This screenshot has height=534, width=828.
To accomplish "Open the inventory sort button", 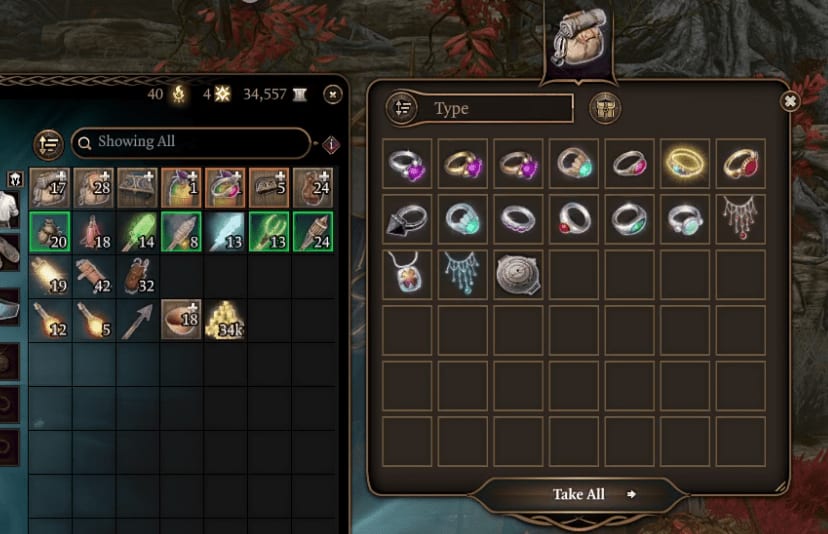I will [x=48, y=144].
